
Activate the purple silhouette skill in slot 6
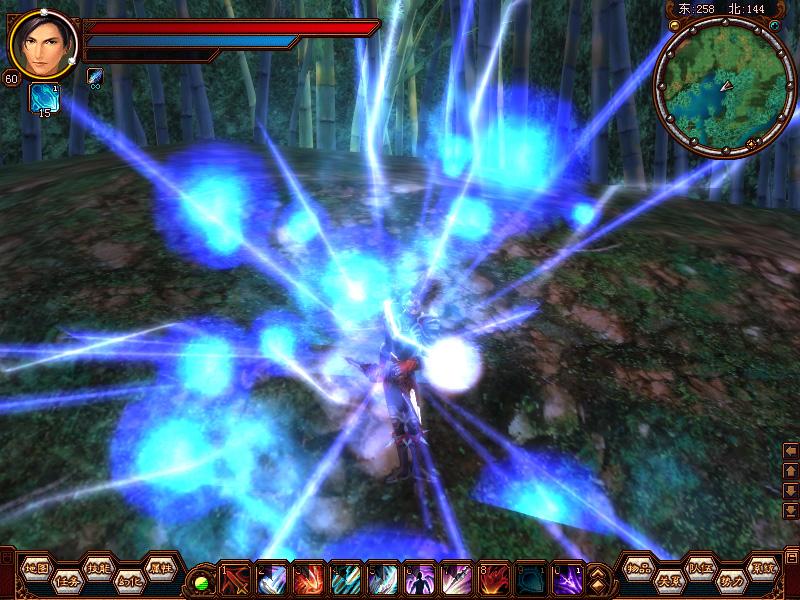point(420,580)
